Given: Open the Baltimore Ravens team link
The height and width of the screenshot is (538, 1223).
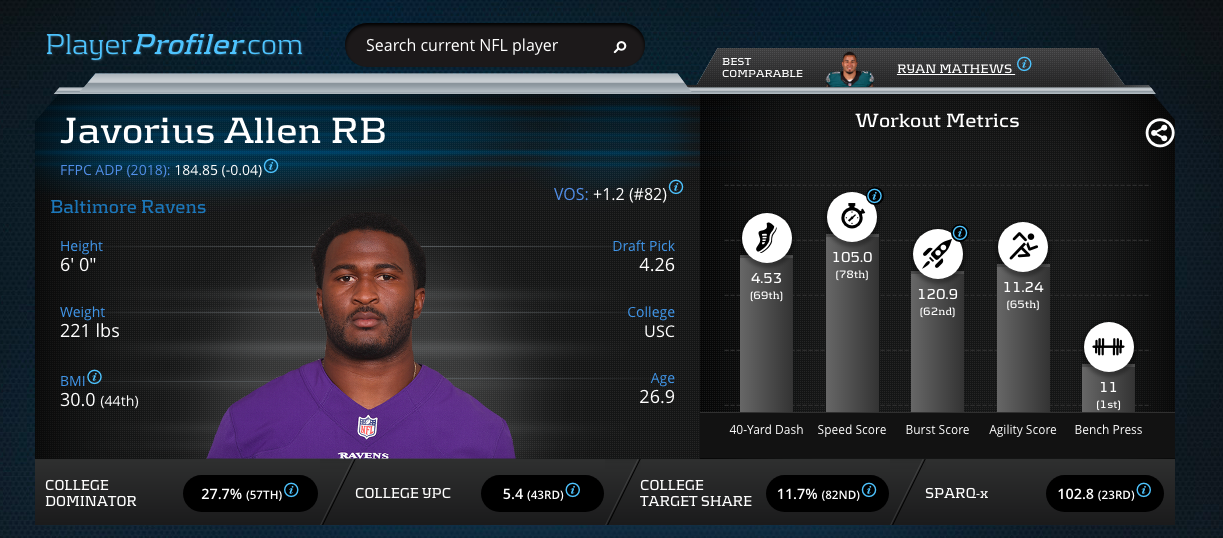Looking at the screenshot, I should click(128, 208).
